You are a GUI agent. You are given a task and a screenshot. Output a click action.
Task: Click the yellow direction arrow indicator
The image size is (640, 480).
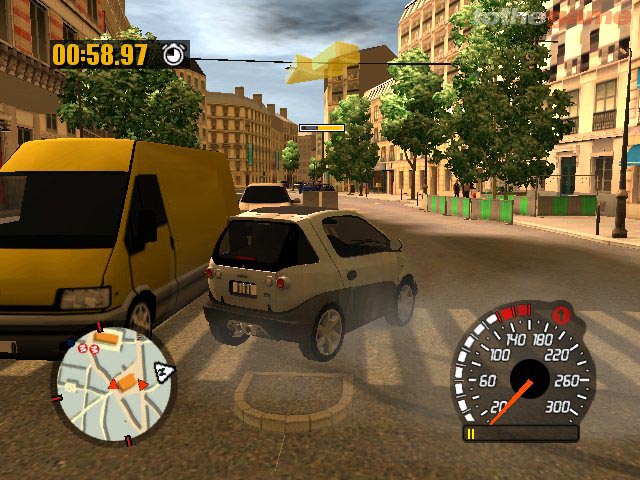click(322, 62)
